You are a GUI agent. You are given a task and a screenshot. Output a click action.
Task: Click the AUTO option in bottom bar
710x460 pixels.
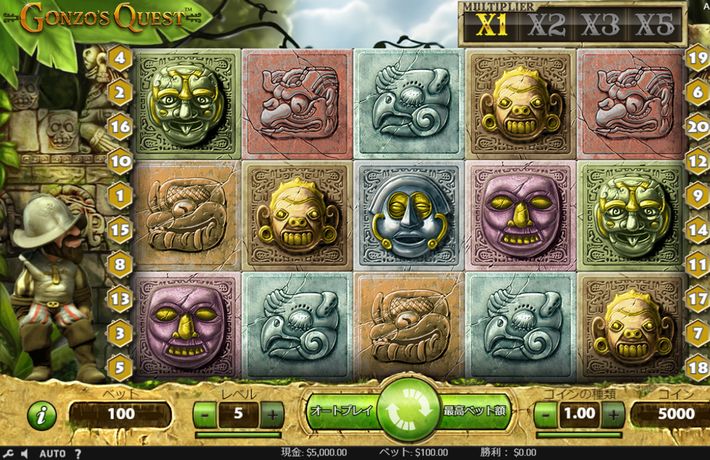click(52, 453)
